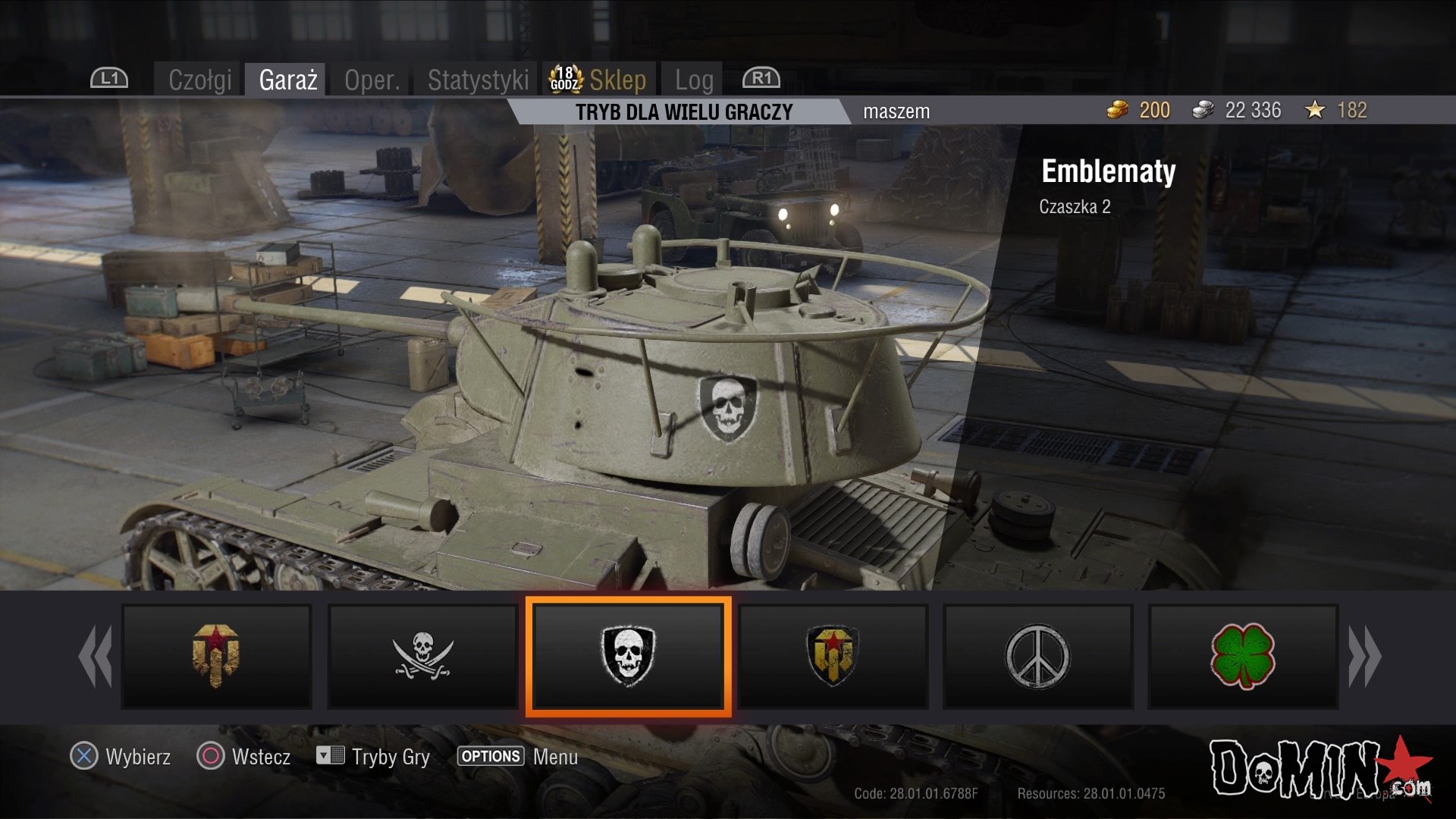Pick the highlighted skull shield emblem
Screen dimensions: 1456x819
[628, 657]
